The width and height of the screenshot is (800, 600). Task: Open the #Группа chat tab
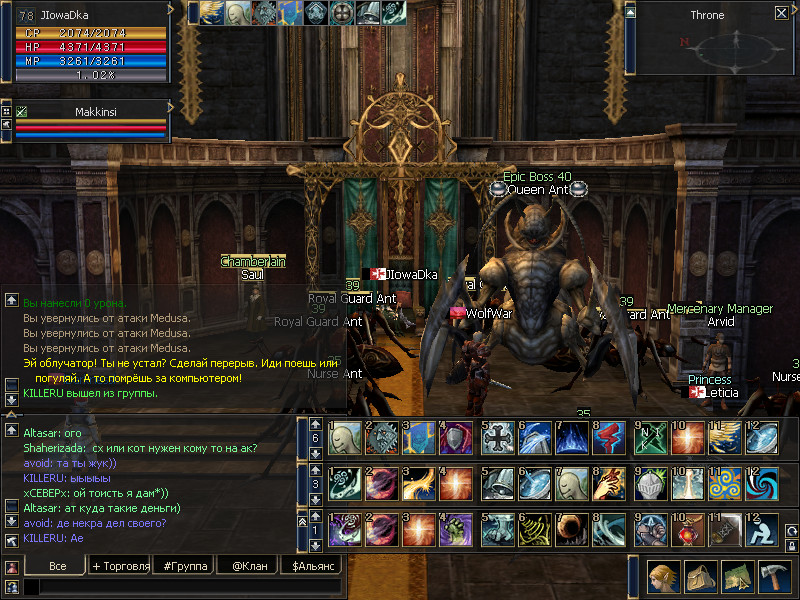coord(185,566)
